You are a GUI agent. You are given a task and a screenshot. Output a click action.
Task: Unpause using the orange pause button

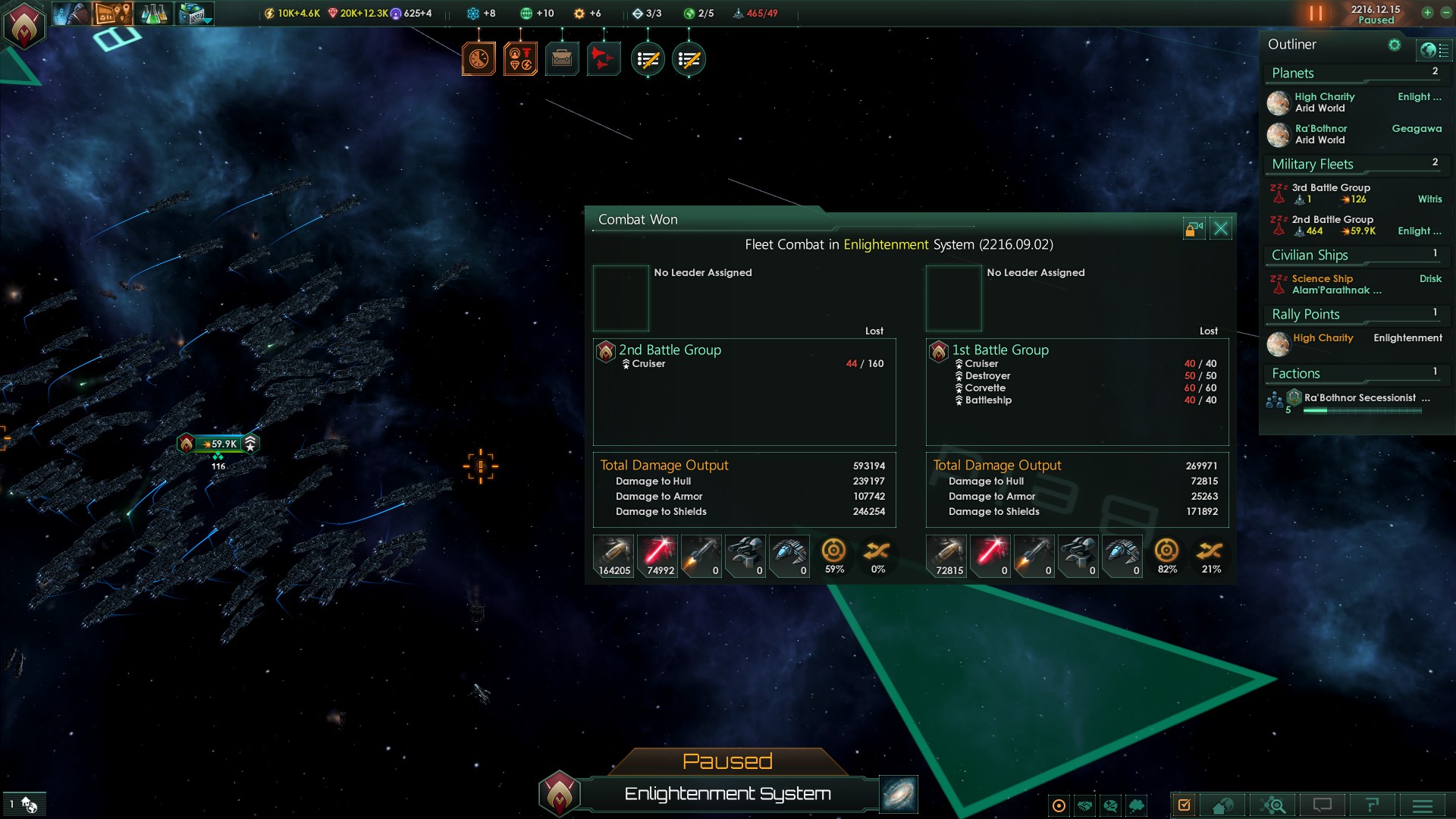1316,14
